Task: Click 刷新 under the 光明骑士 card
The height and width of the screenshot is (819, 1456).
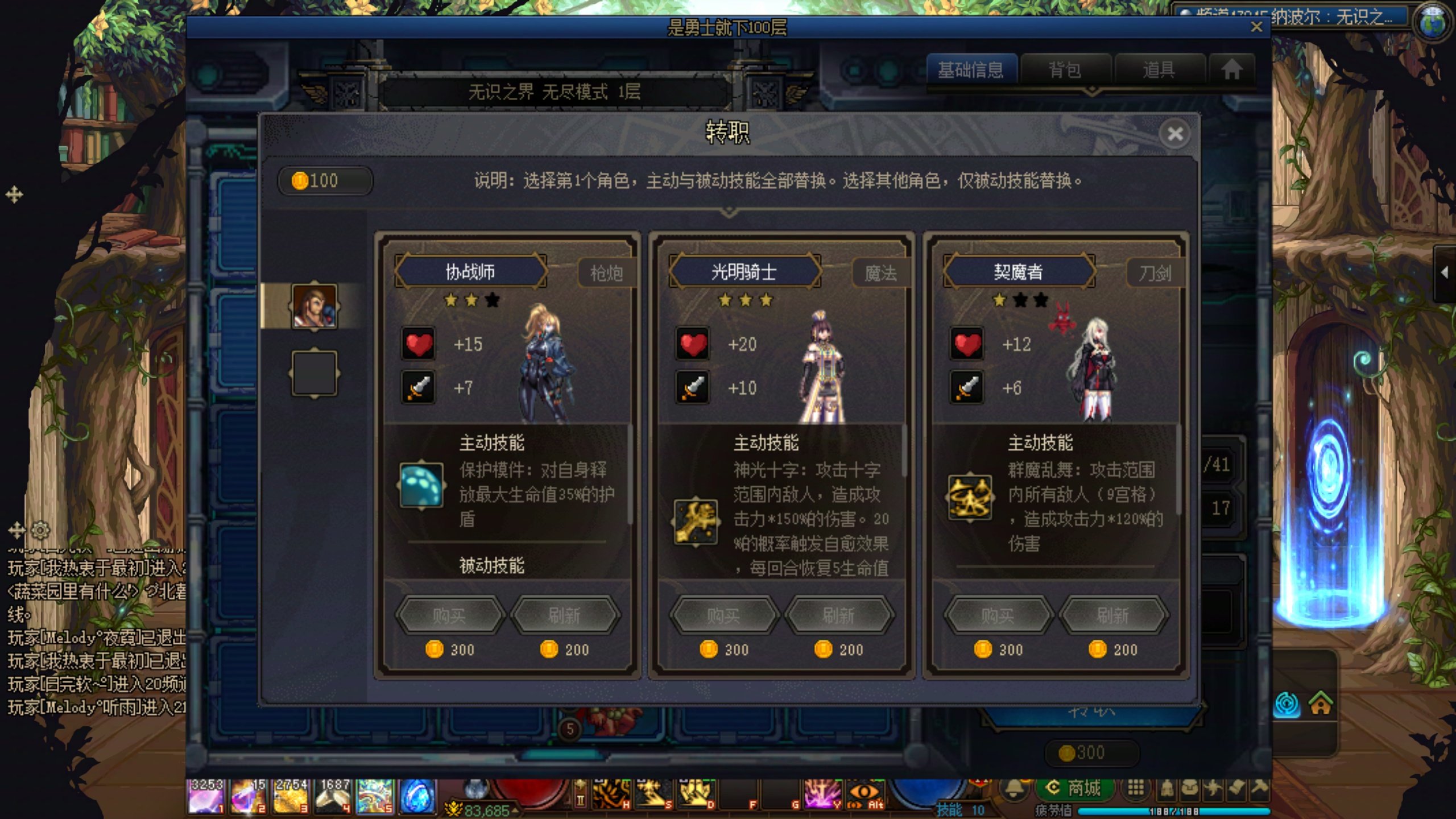Action: click(x=838, y=616)
